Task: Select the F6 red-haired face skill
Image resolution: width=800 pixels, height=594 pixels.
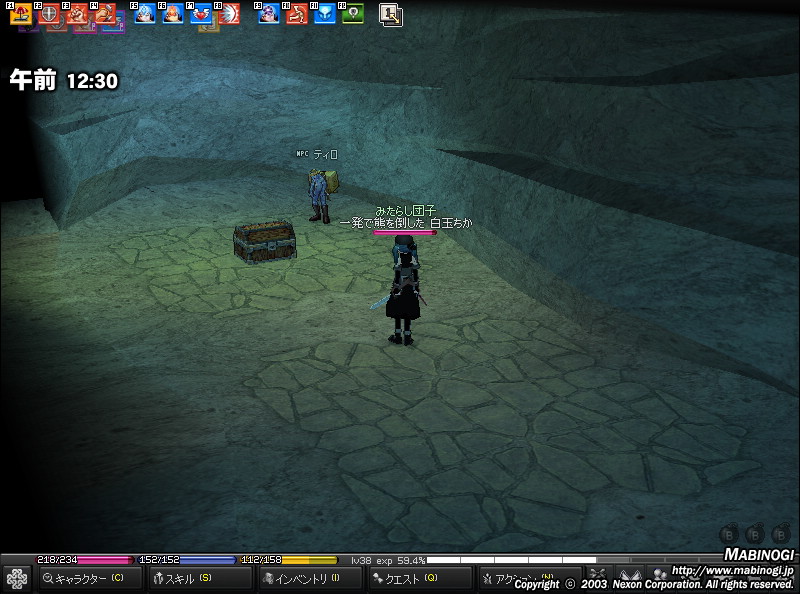Action: 173,14
